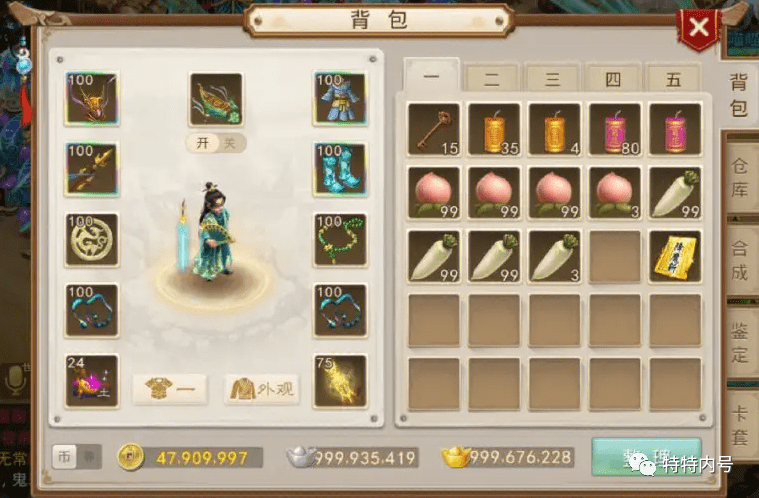The height and width of the screenshot is (498, 759).
Task: Choose the yellow talisman book item
Action: point(674,256)
